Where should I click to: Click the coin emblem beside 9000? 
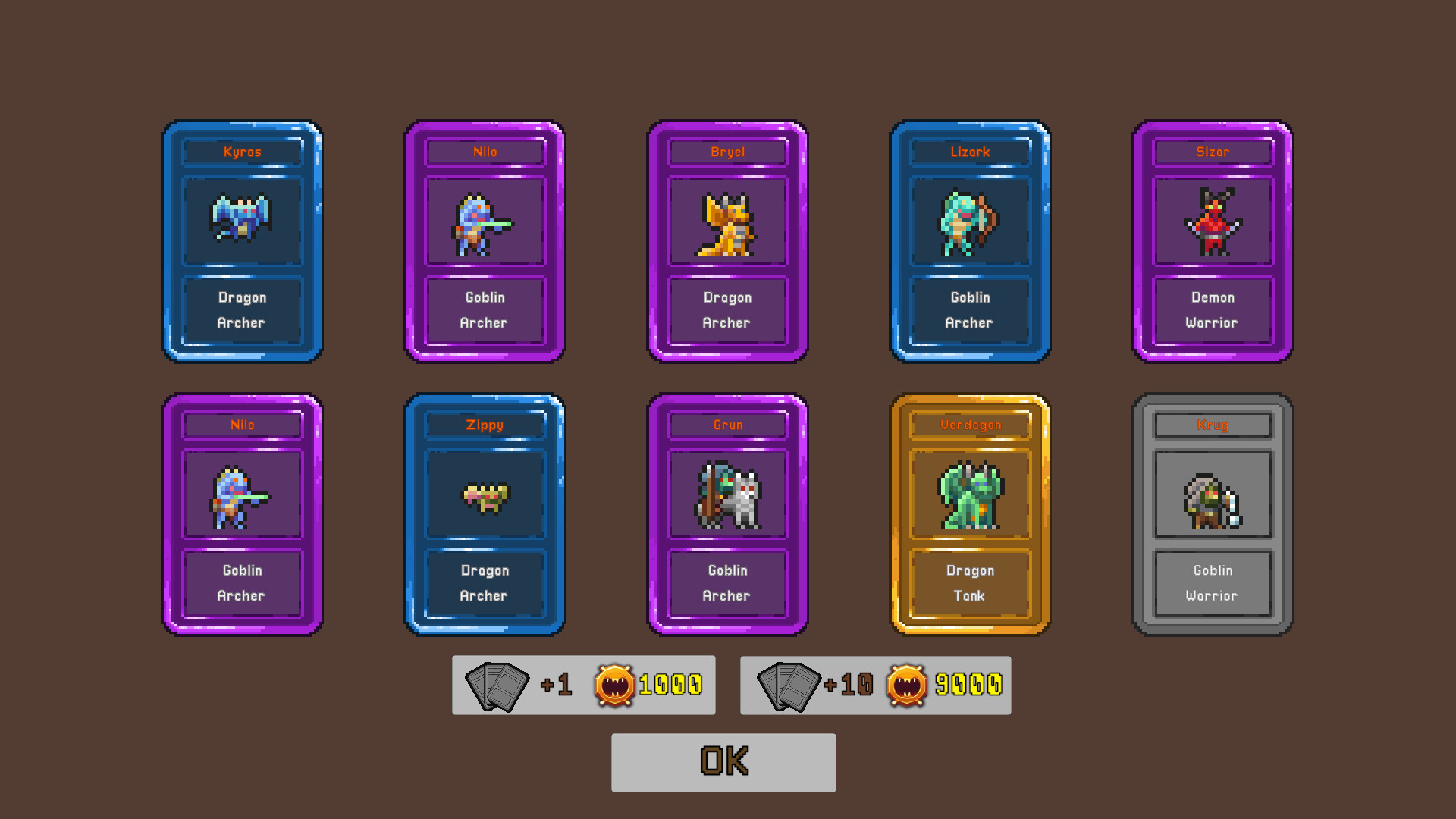(908, 685)
